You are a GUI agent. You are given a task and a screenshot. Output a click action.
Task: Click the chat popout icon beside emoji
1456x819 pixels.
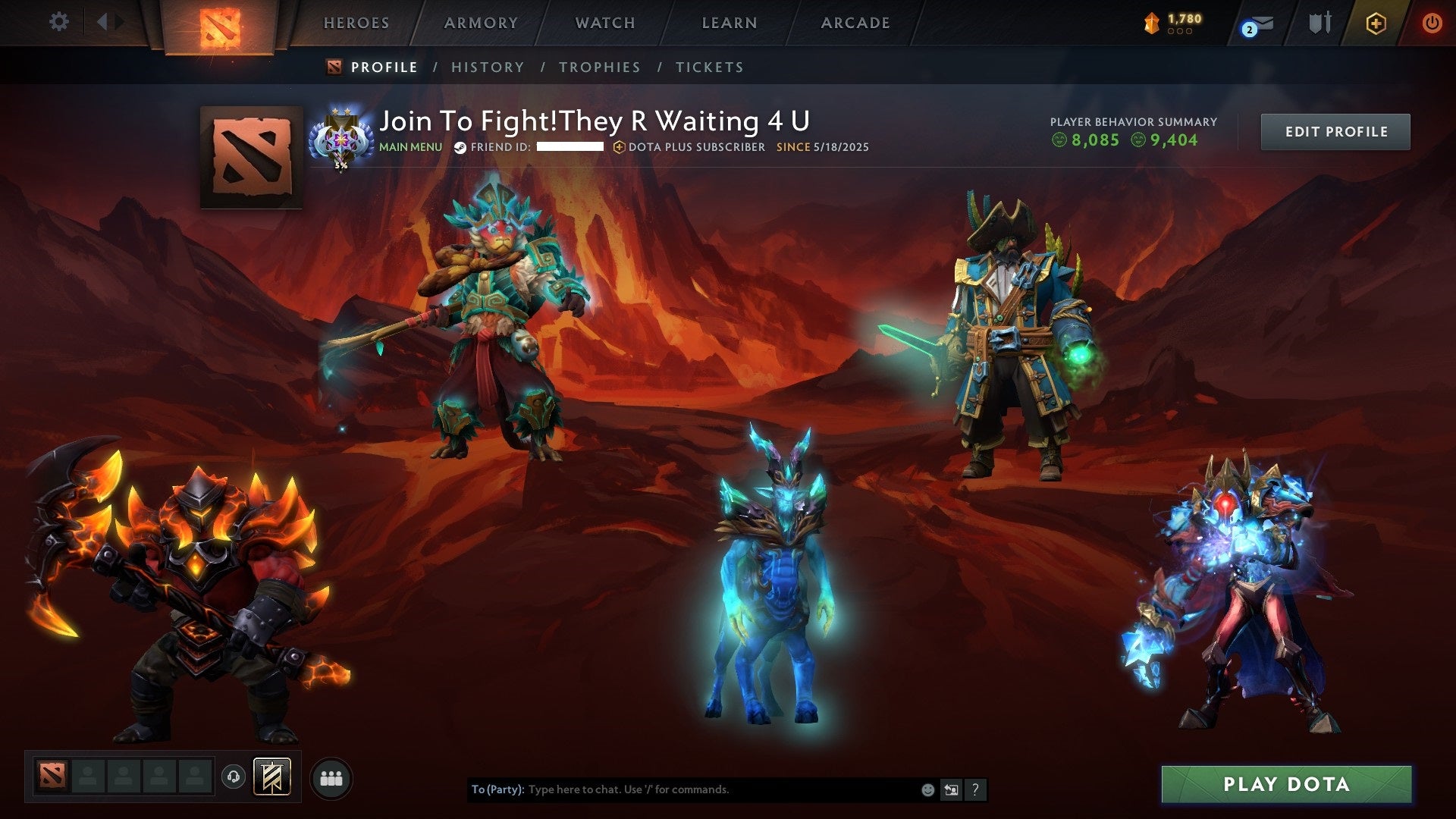[949, 789]
